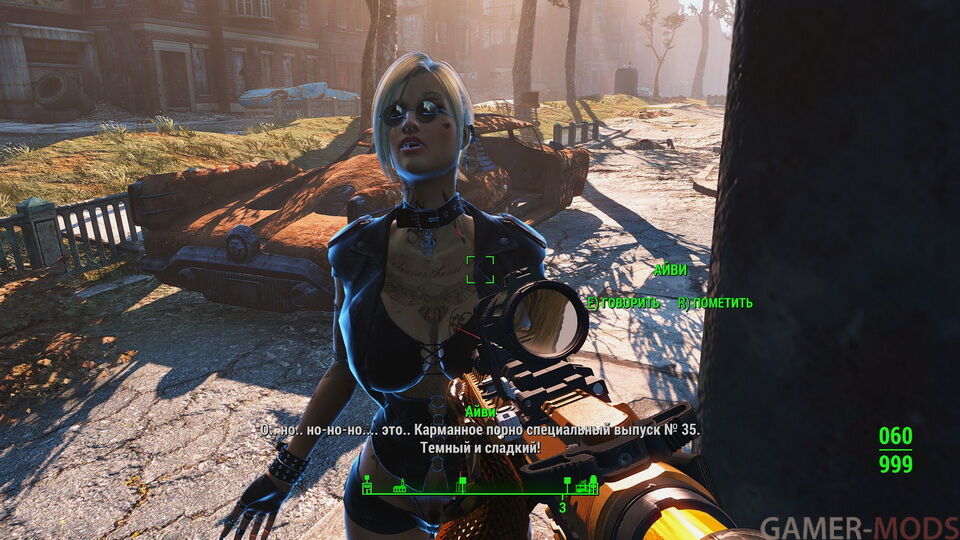Click the church marker on the compass
The height and width of the screenshot is (540, 960).
click(400, 488)
